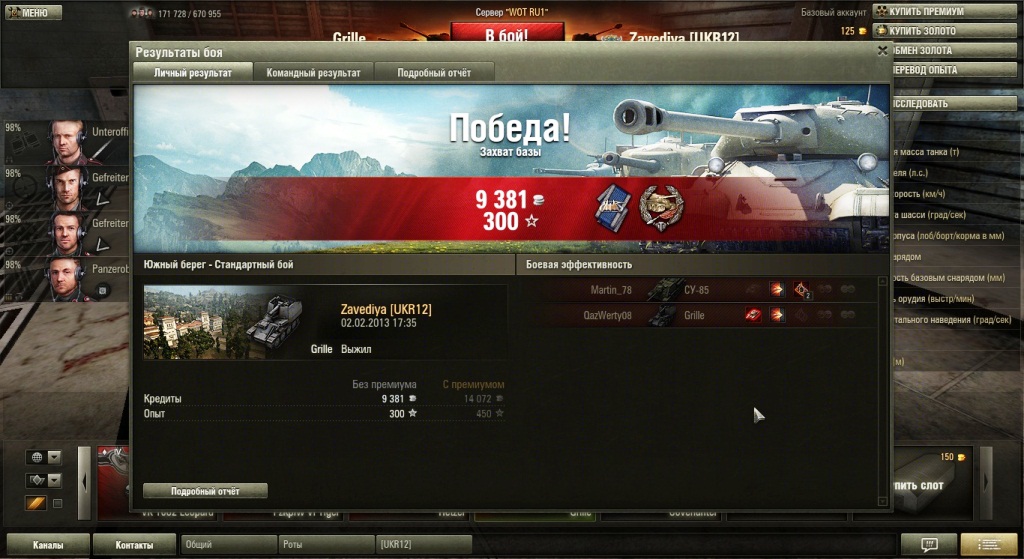The image size is (1024, 559).
Task: Open the Контакты contacts list
Action: [x=134, y=545]
